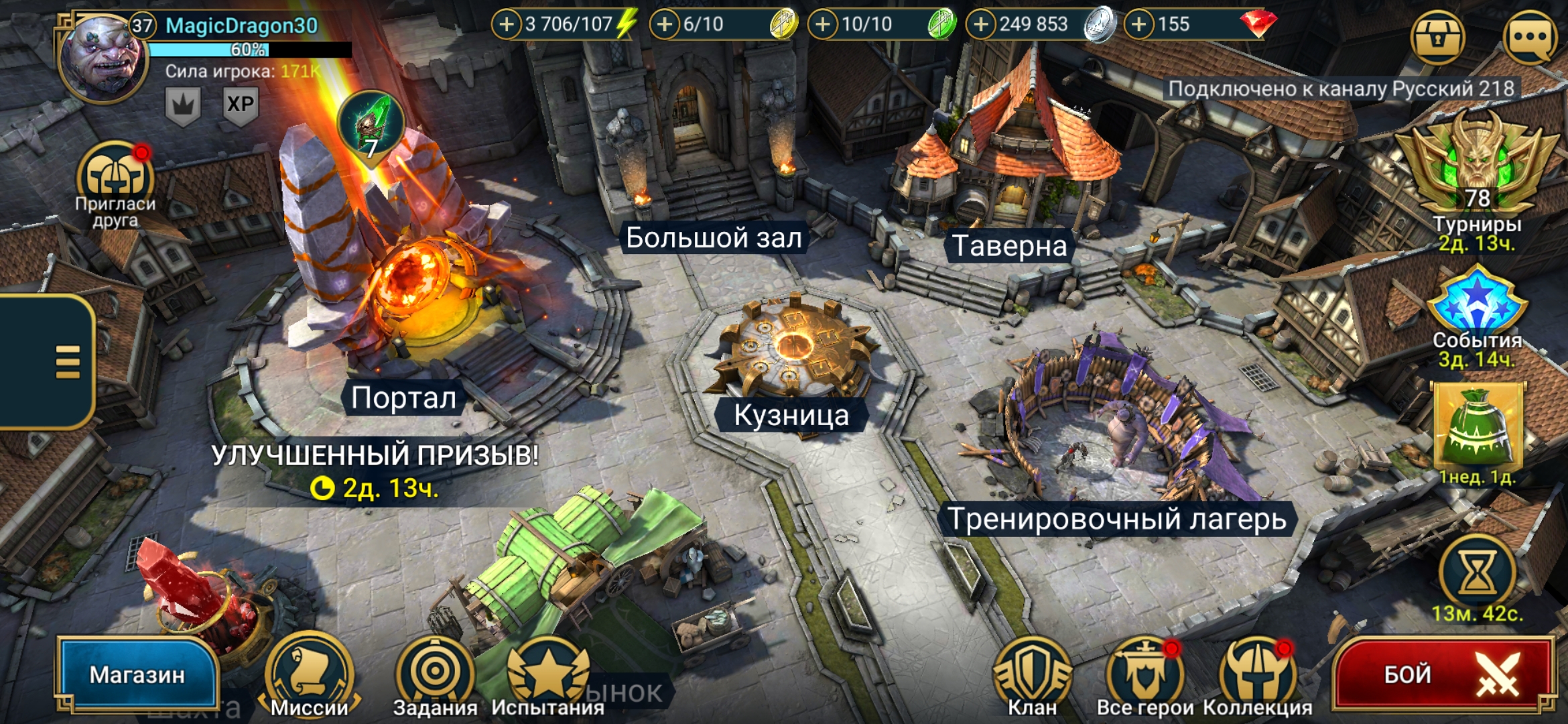Open the chat speech bubble
1568x724 pixels.
(x=1530, y=37)
